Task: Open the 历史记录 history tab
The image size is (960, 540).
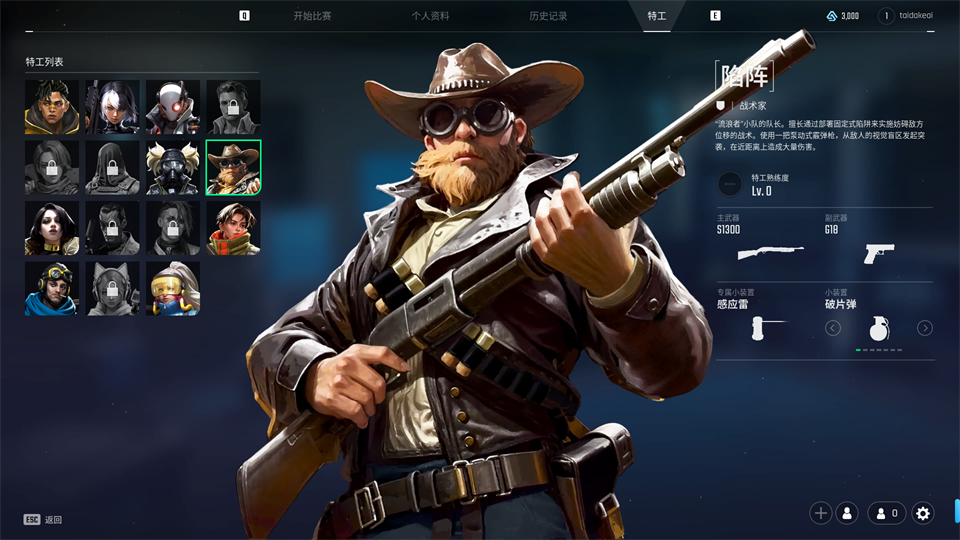Action: 549,16
